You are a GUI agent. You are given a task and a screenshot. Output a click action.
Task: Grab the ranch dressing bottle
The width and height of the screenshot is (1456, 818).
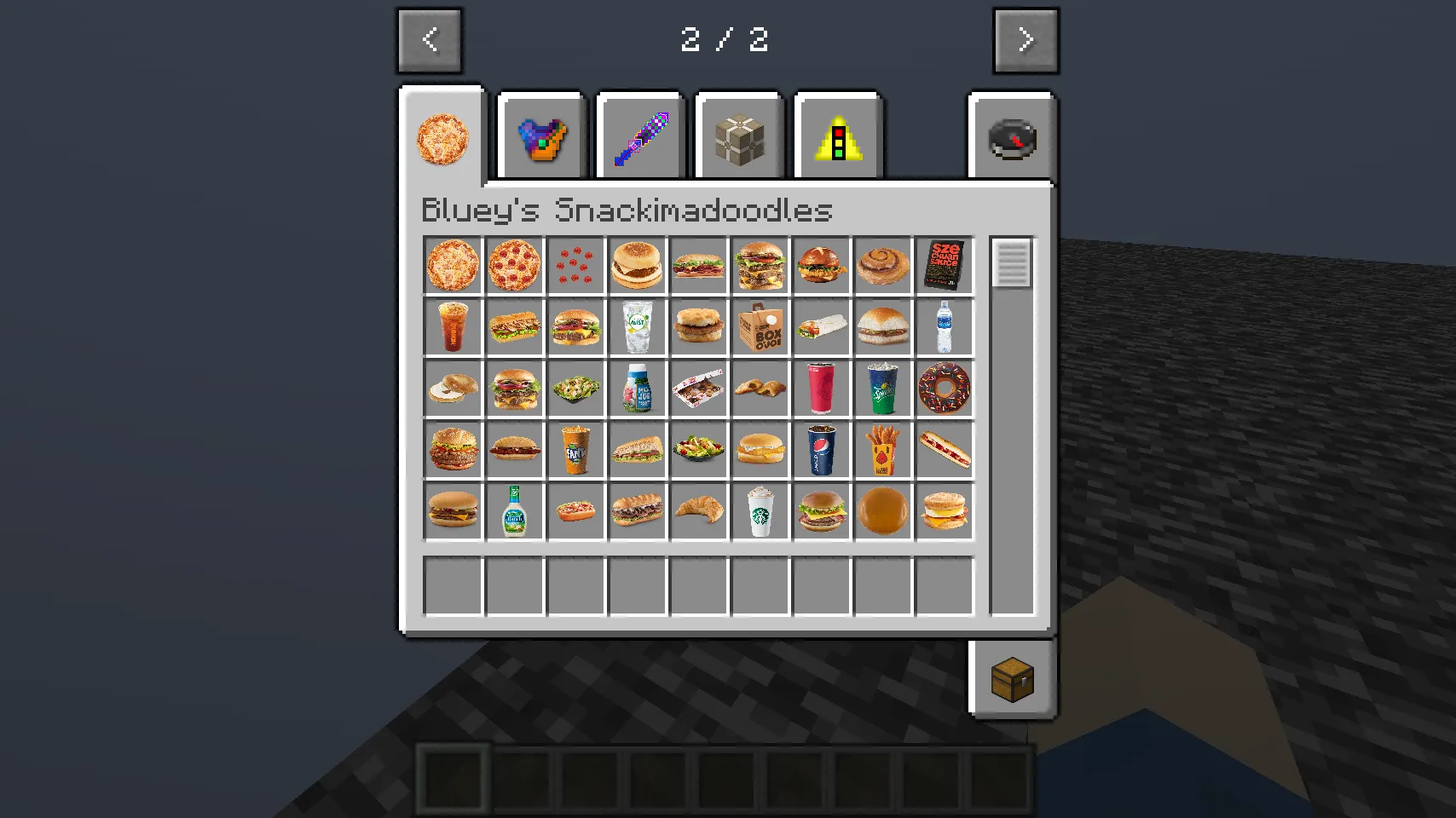pyautogui.click(x=514, y=511)
